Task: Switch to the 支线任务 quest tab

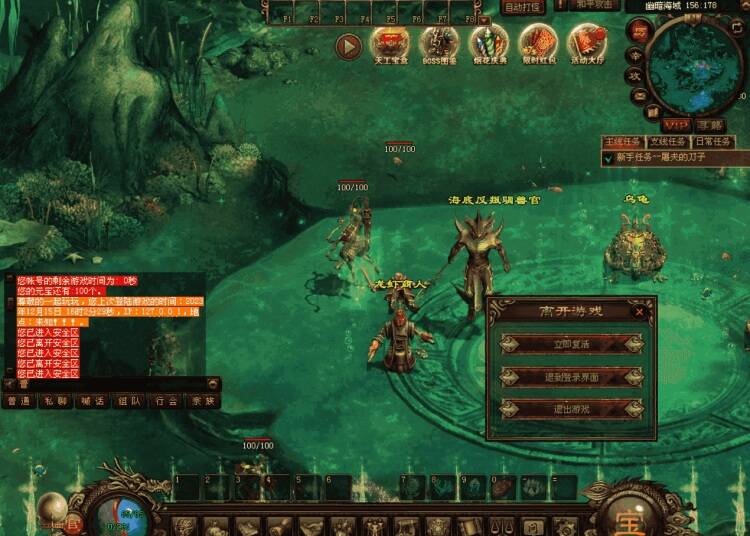Action: [x=667, y=142]
